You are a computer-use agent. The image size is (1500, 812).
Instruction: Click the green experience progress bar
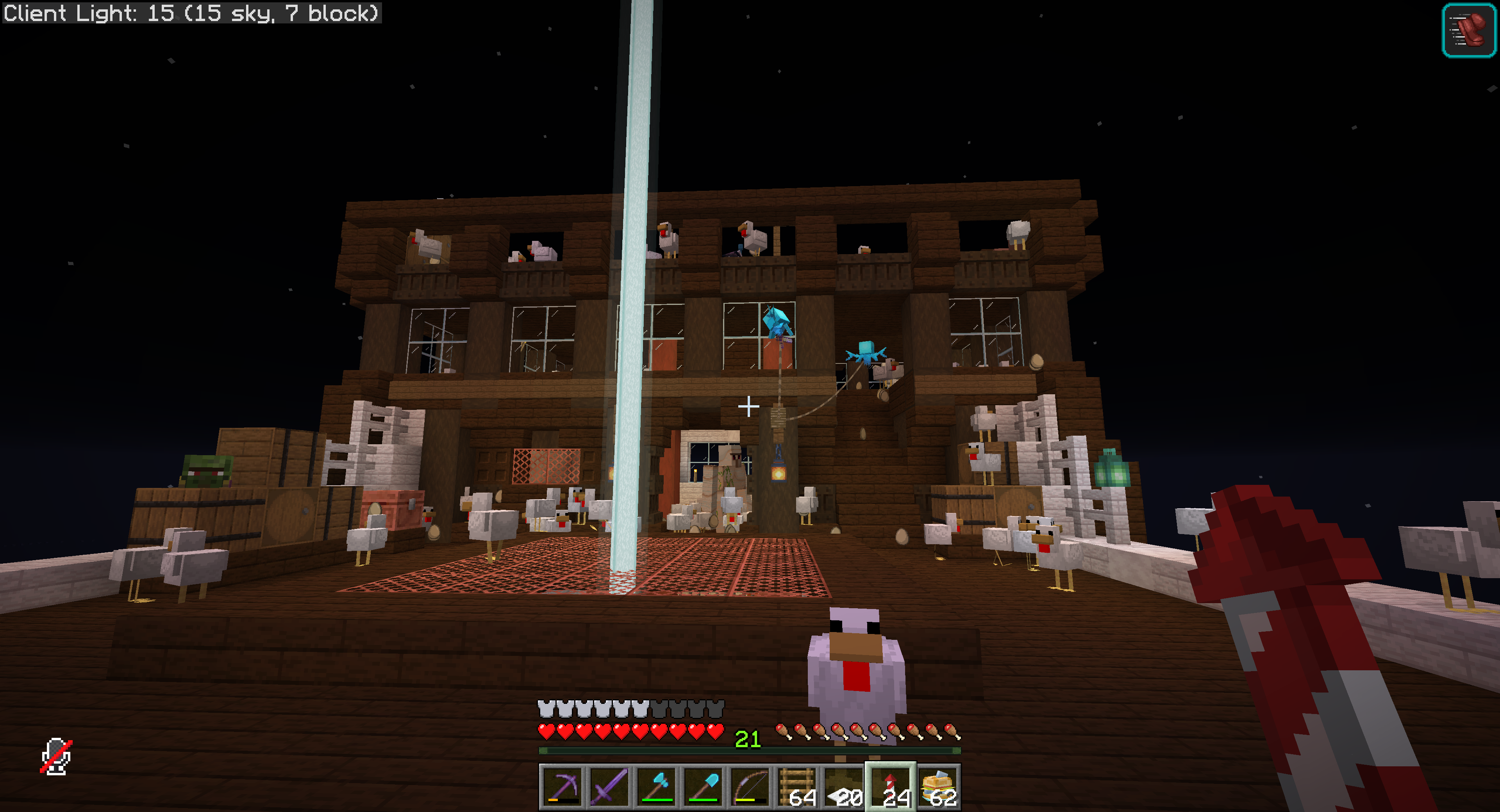[x=641, y=751]
